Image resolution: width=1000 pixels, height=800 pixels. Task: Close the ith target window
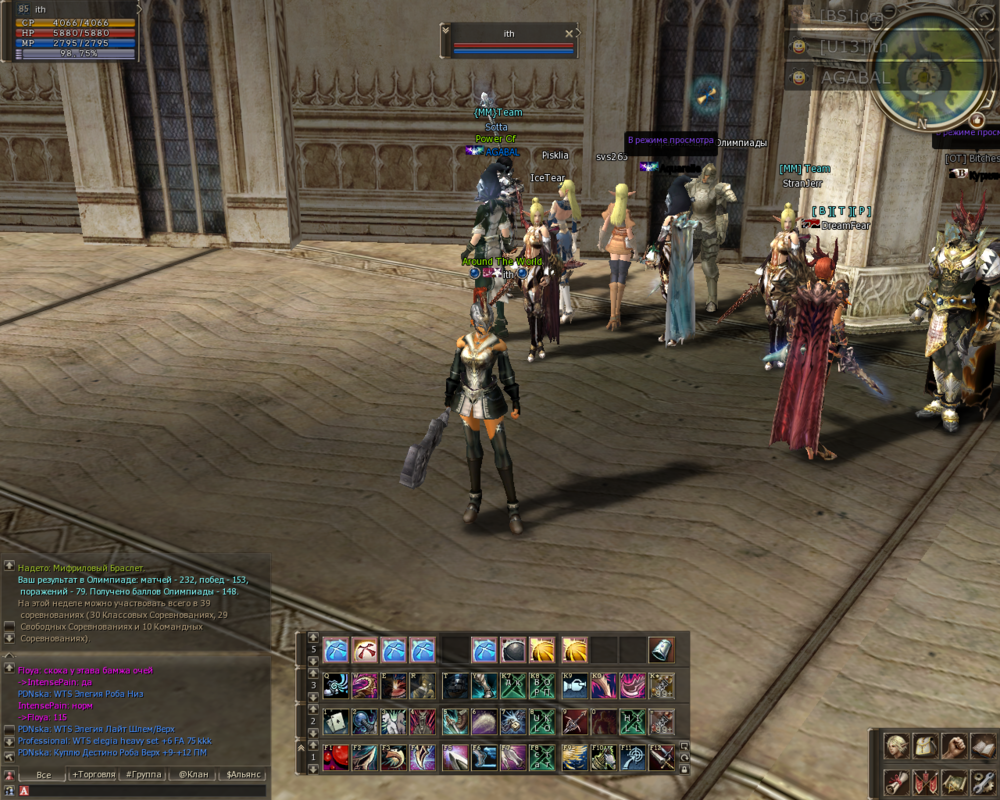click(x=569, y=33)
